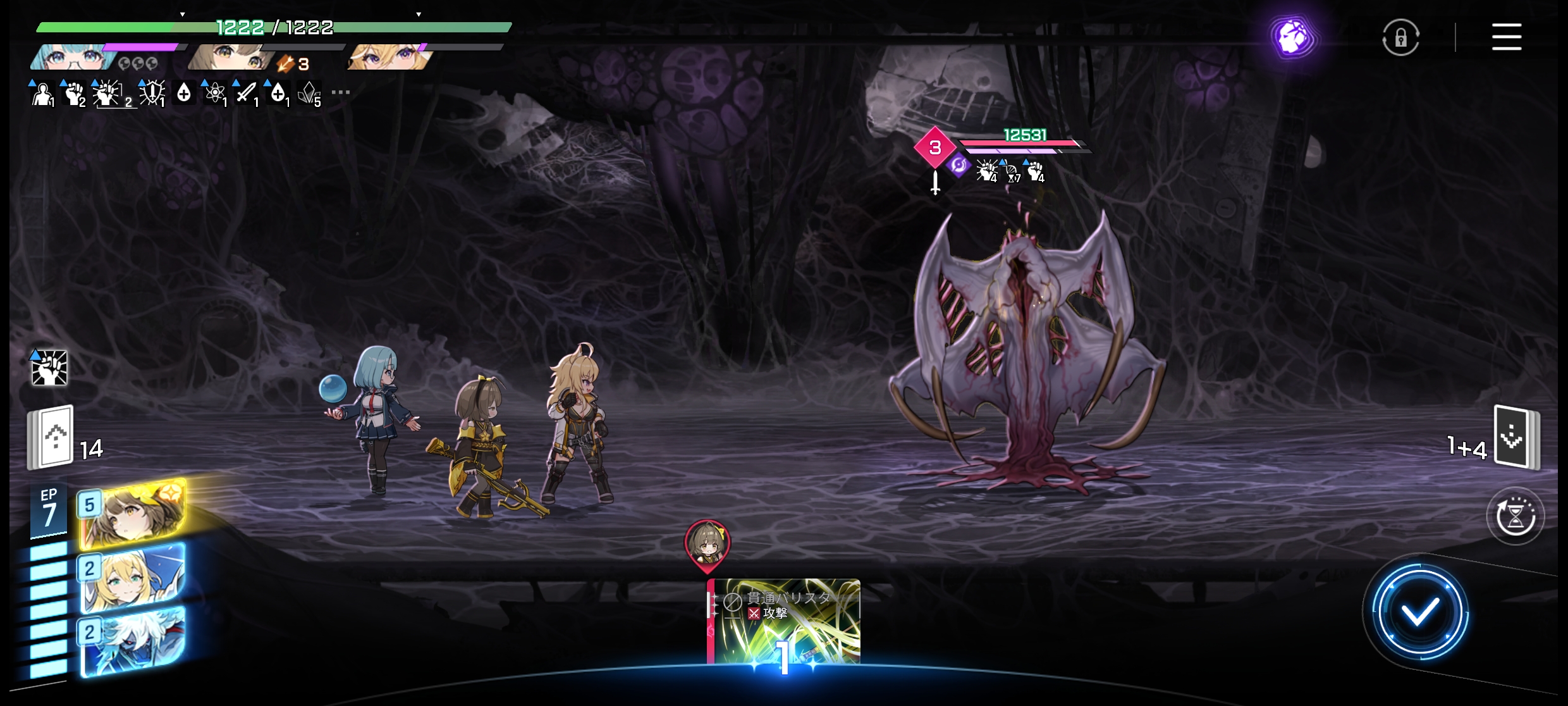Tap the brown-haired girl's round portrait marker
The height and width of the screenshot is (706, 1568).
707,543
